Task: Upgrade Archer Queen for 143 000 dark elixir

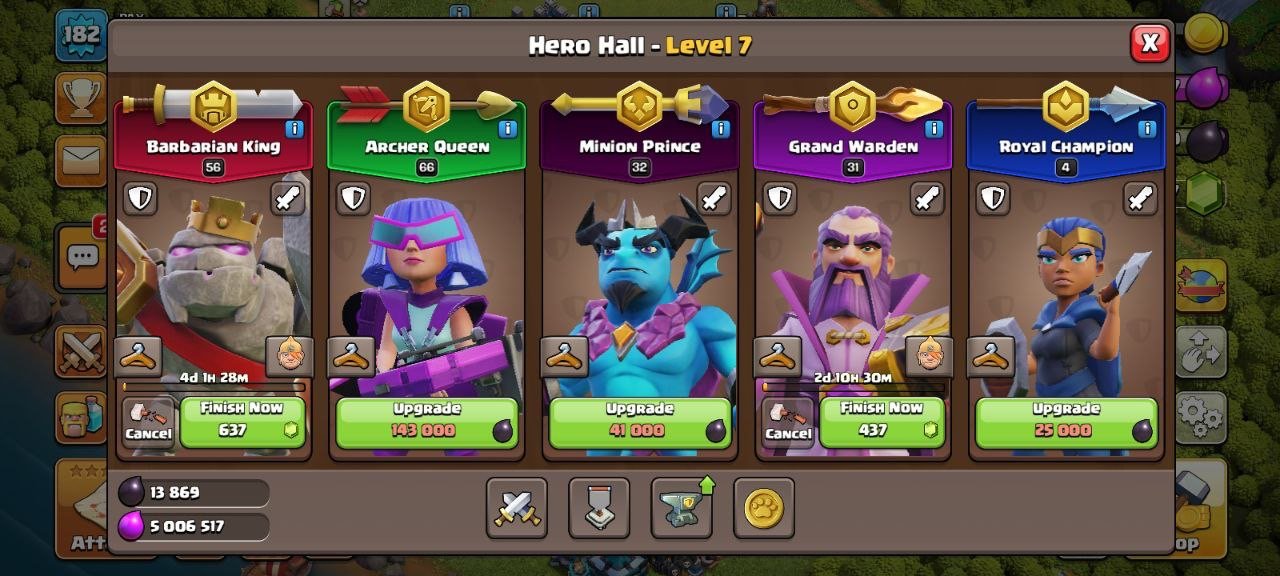Action: click(427, 422)
